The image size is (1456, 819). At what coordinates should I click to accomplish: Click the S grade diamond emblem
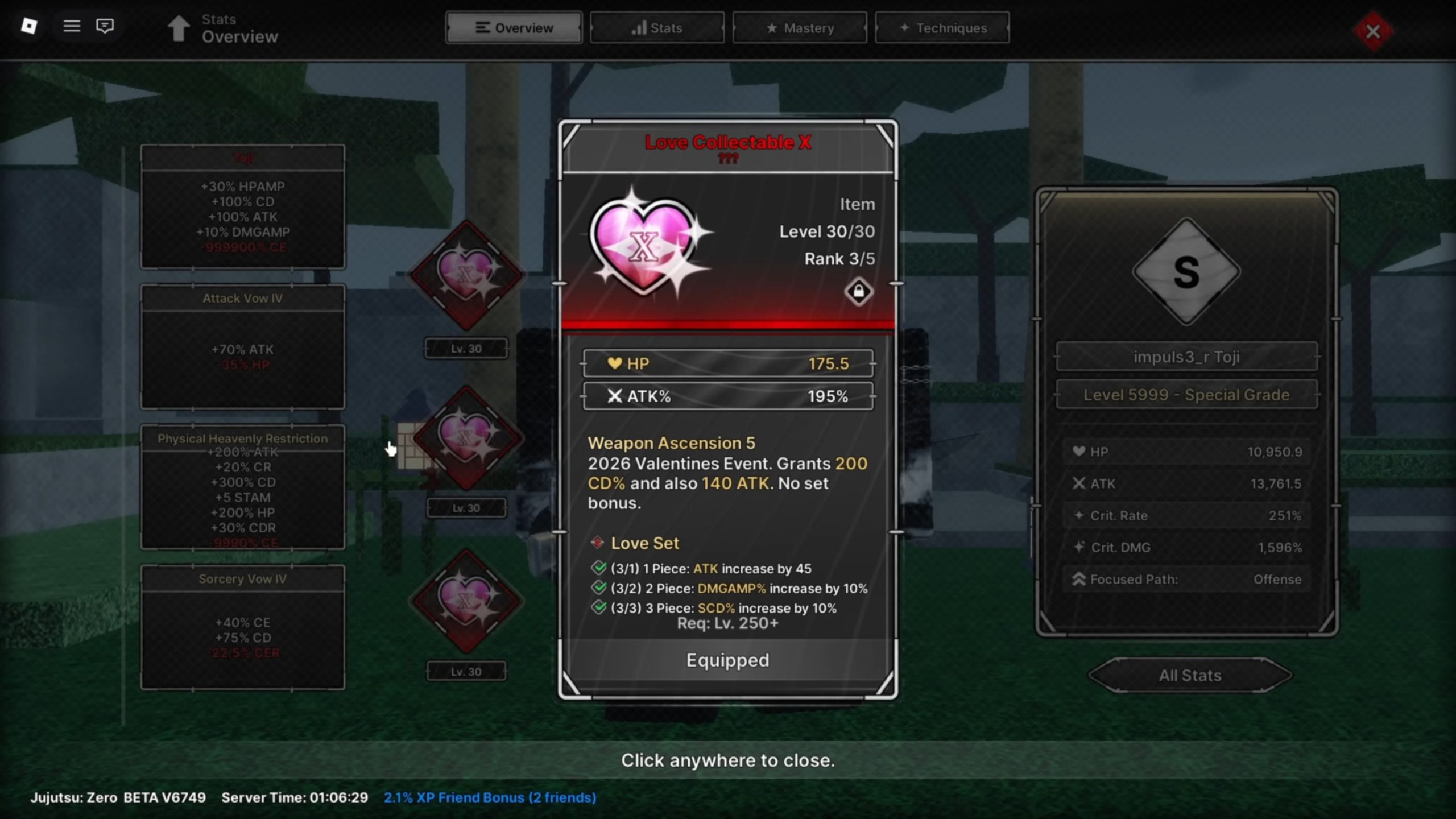click(x=1186, y=272)
